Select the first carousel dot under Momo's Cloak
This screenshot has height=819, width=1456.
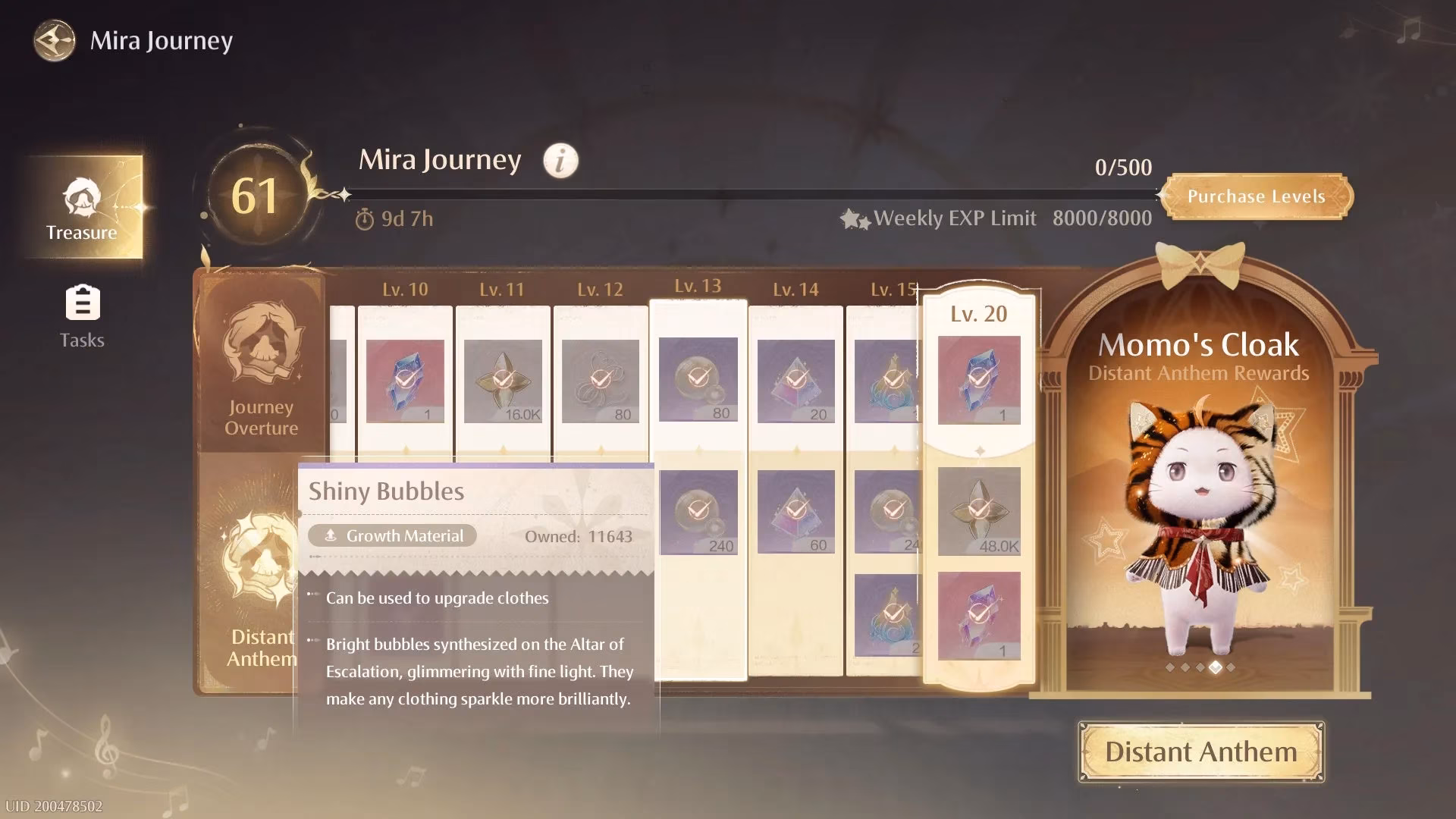pos(1170,667)
